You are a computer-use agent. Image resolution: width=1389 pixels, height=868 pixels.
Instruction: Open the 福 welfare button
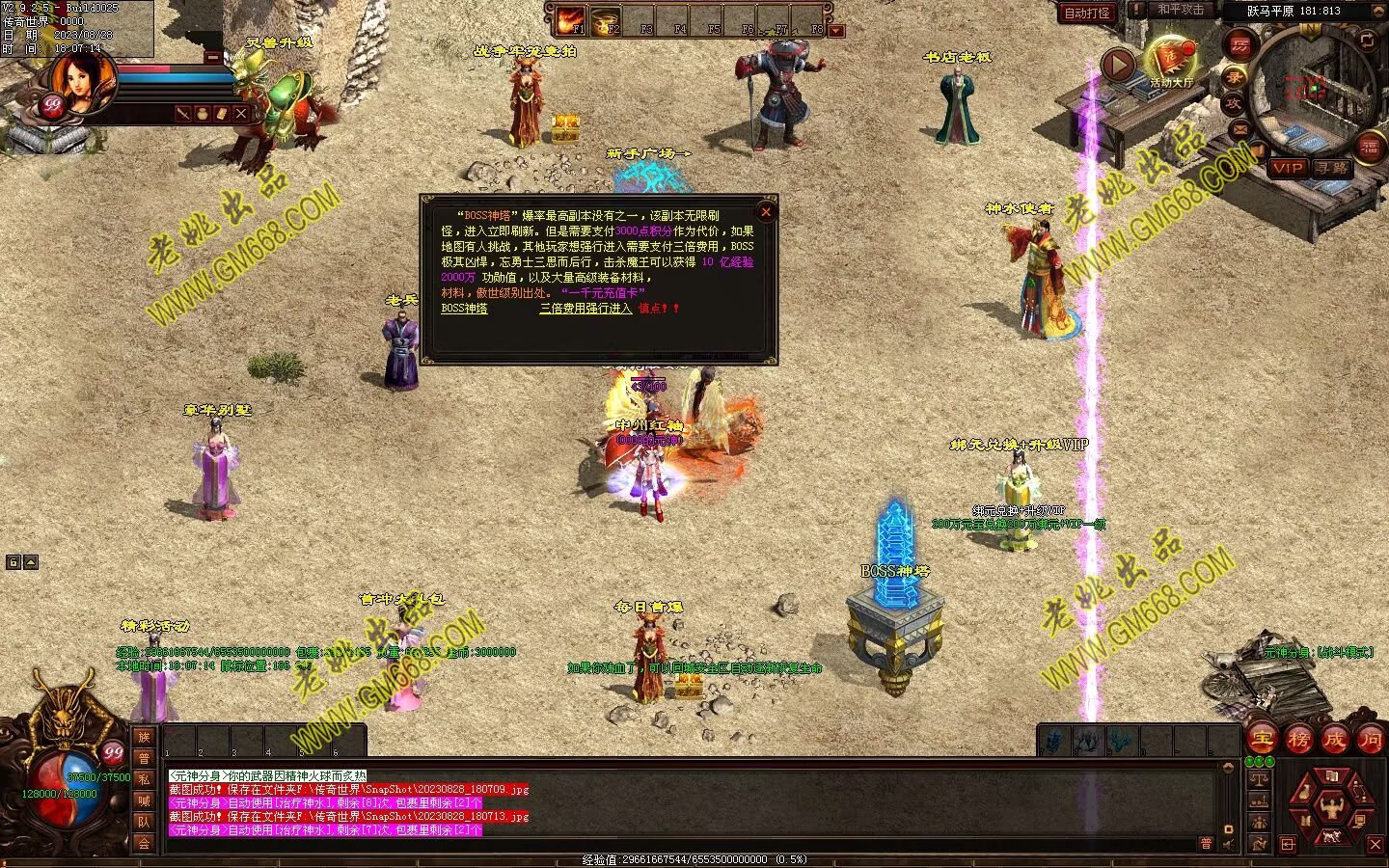[x=1369, y=147]
